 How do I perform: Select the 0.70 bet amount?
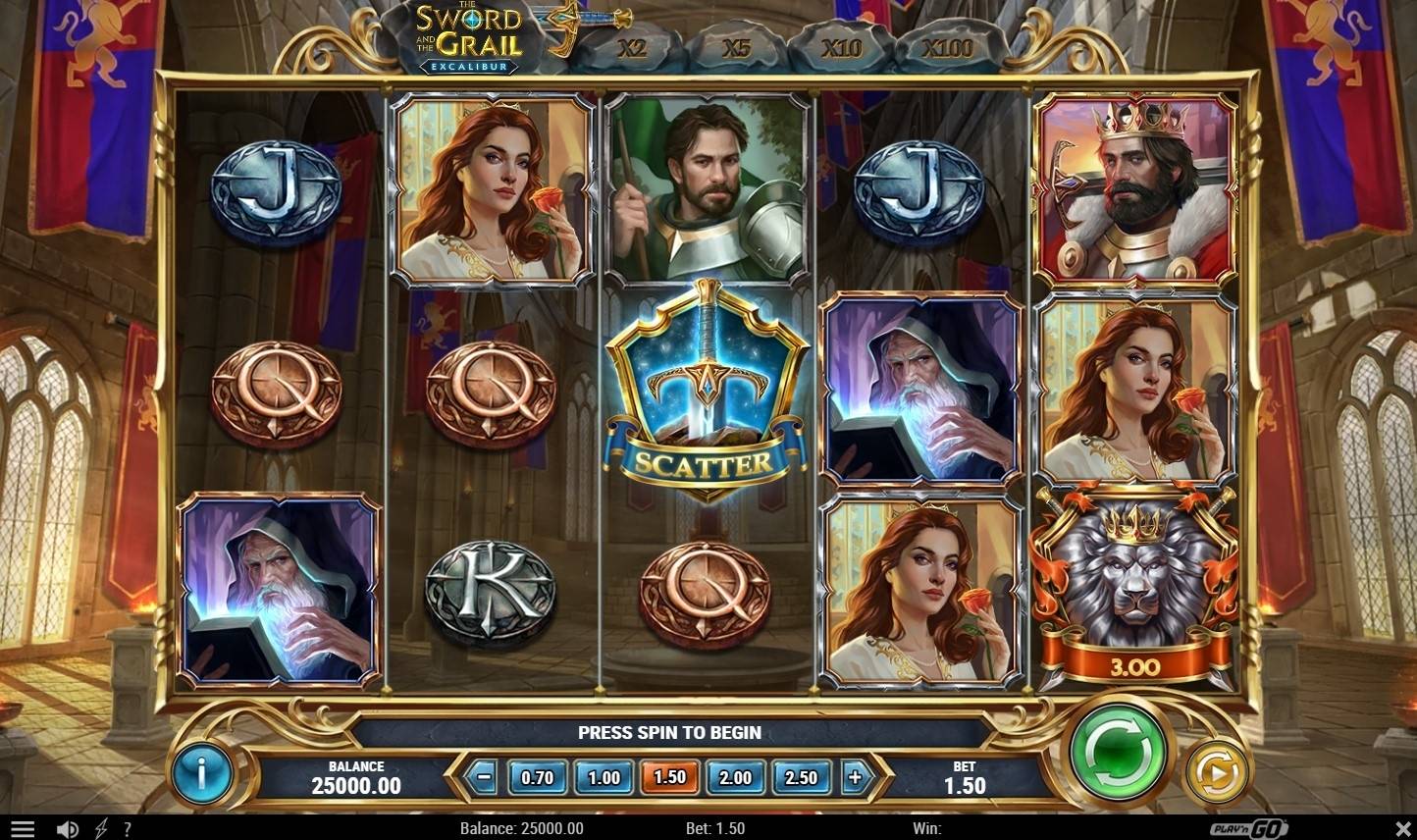pos(537,777)
